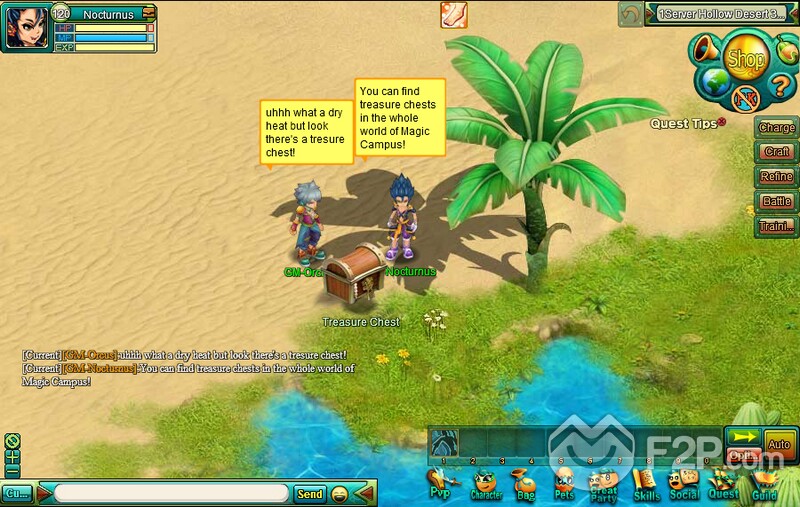Close the Quest Tips panel
Screen dimensions: 800x507
point(720,122)
